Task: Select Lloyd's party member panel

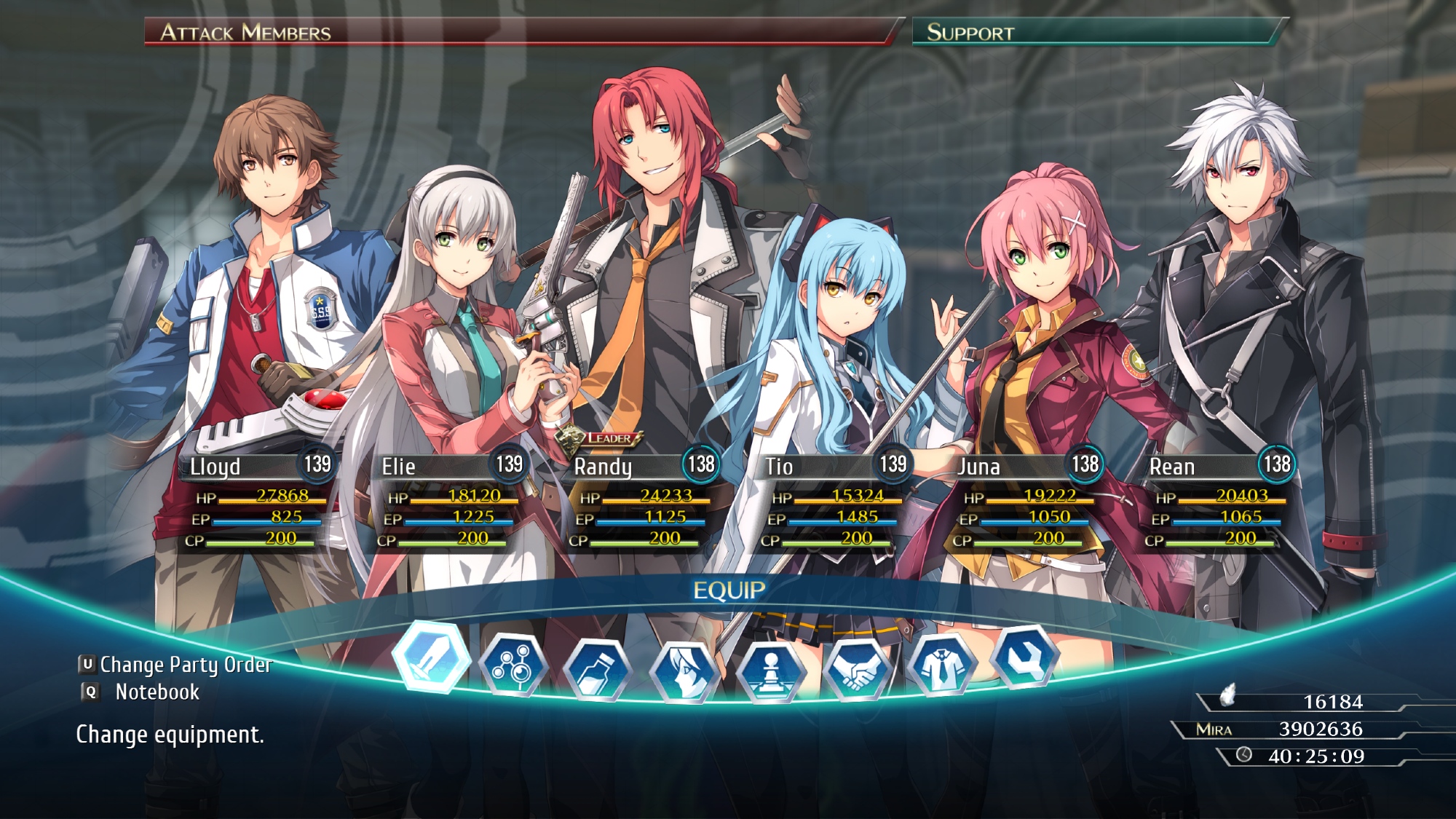Action: click(255, 501)
